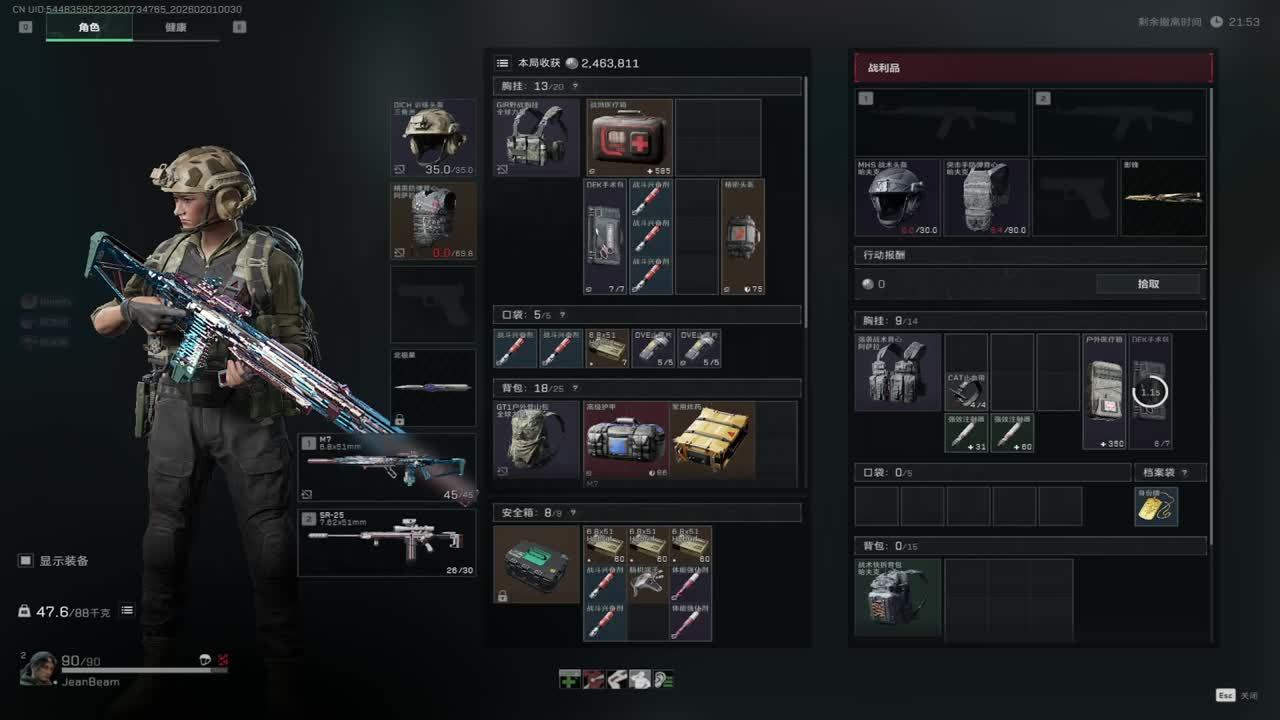Toggle the 显示装备 checkbox
Screen dimensions: 1280x720
(26, 561)
